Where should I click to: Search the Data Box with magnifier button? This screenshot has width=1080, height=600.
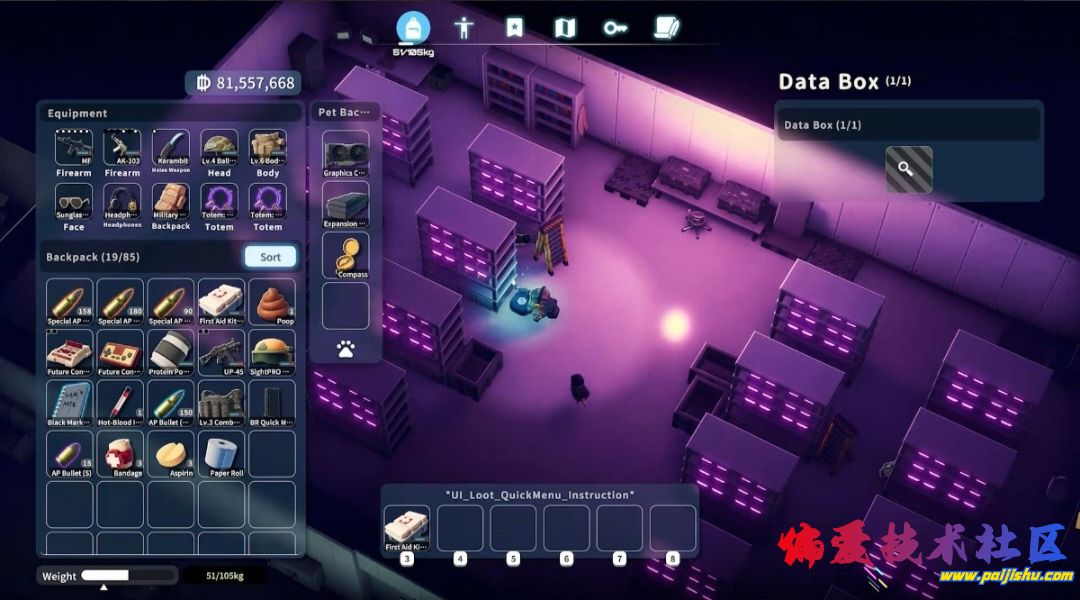[x=908, y=169]
